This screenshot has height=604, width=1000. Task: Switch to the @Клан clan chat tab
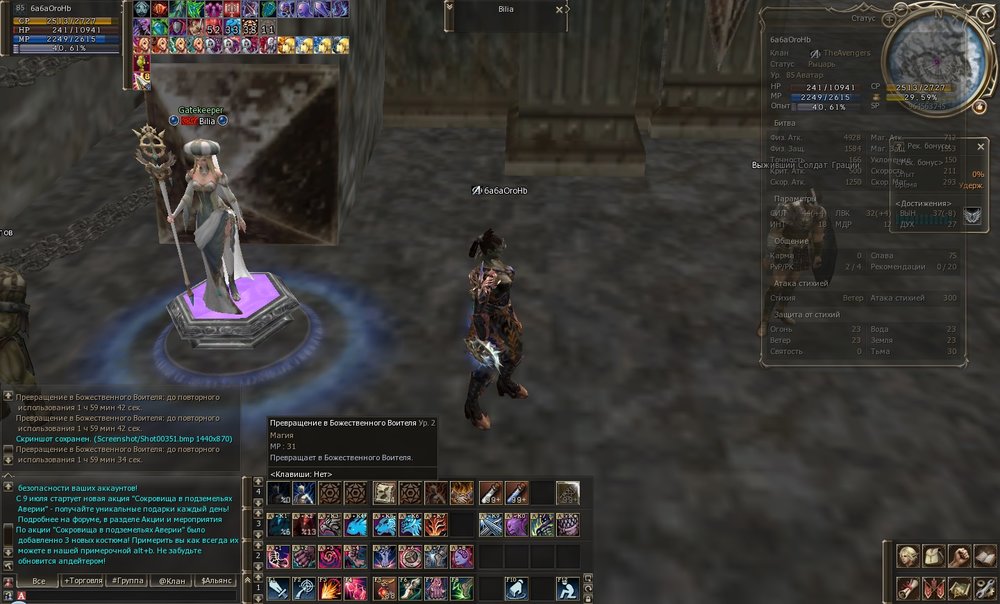[171, 580]
